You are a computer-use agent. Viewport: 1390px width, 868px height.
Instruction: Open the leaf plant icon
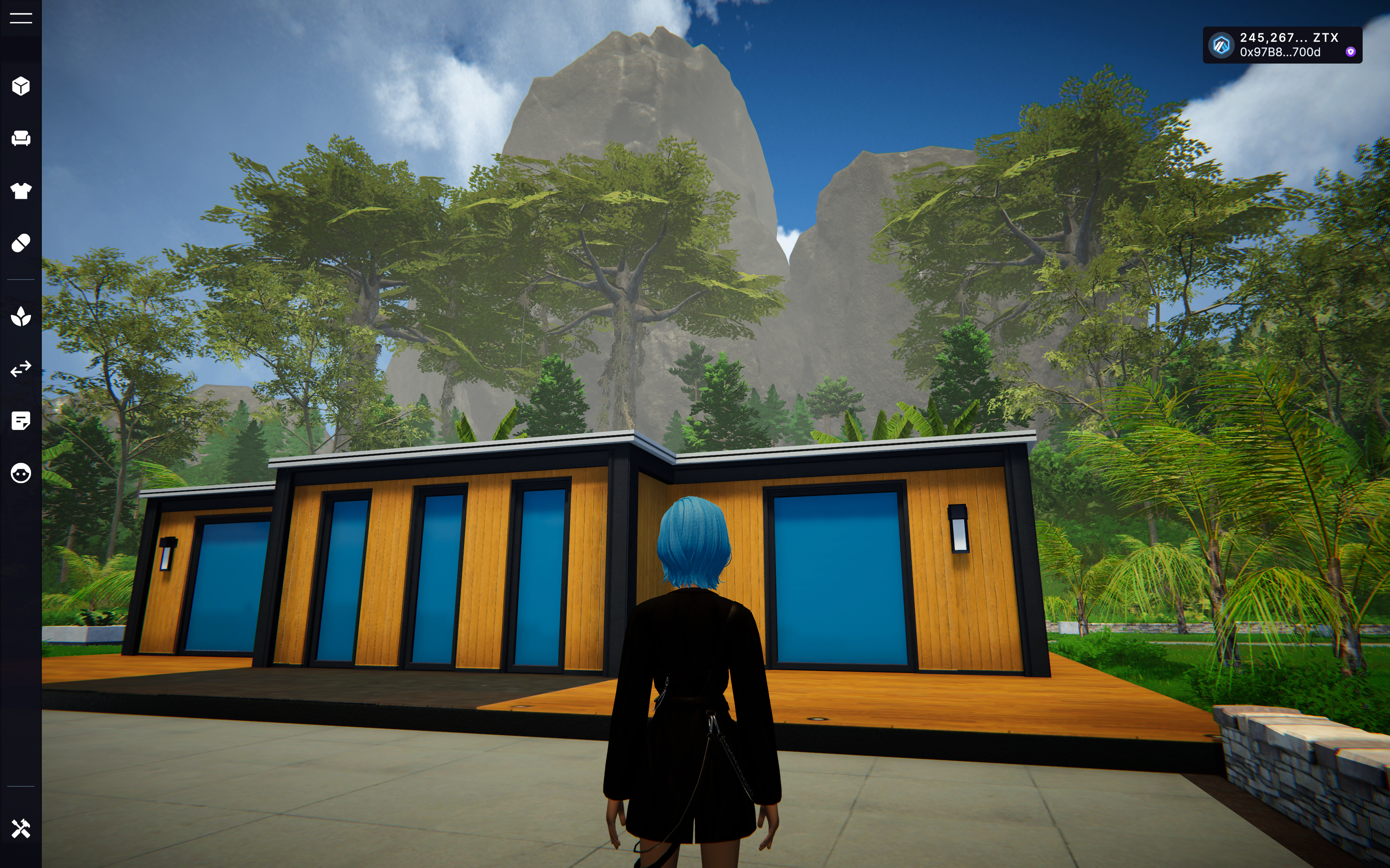[21, 316]
